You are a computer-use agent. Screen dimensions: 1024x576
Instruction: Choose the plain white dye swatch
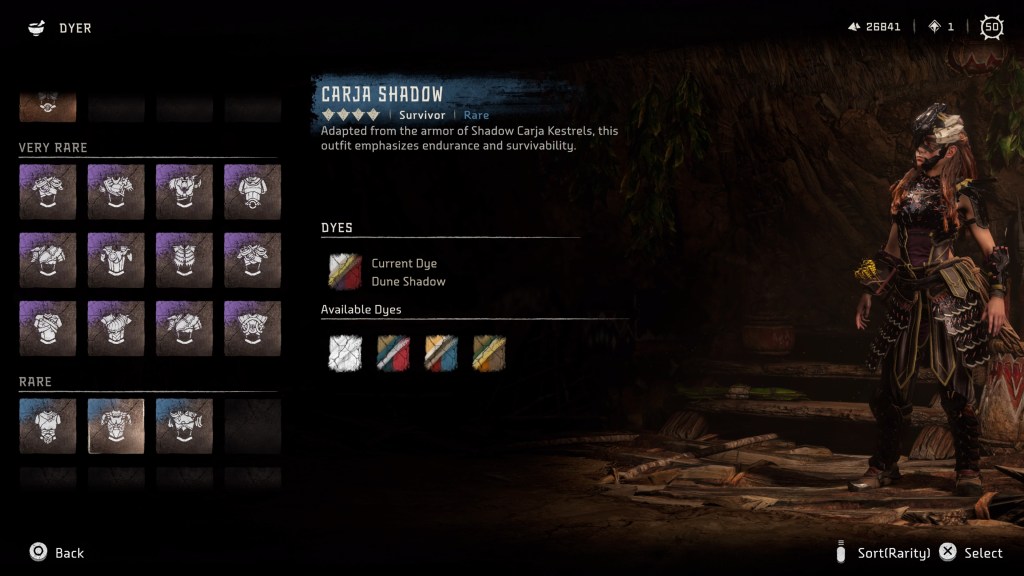click(345, 353)
